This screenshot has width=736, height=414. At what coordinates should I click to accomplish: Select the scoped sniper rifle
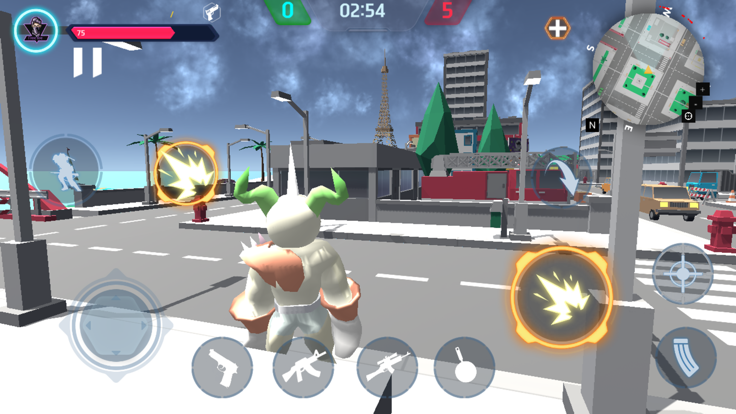(x=386, y=367)
